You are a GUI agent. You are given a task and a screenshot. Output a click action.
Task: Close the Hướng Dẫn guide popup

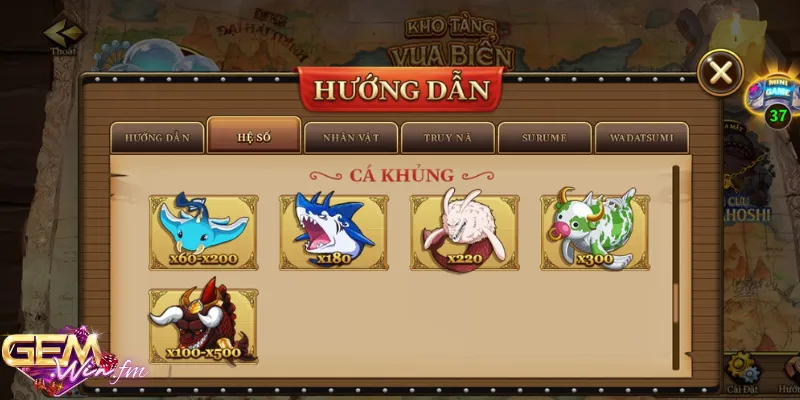[x=719, y=73]
